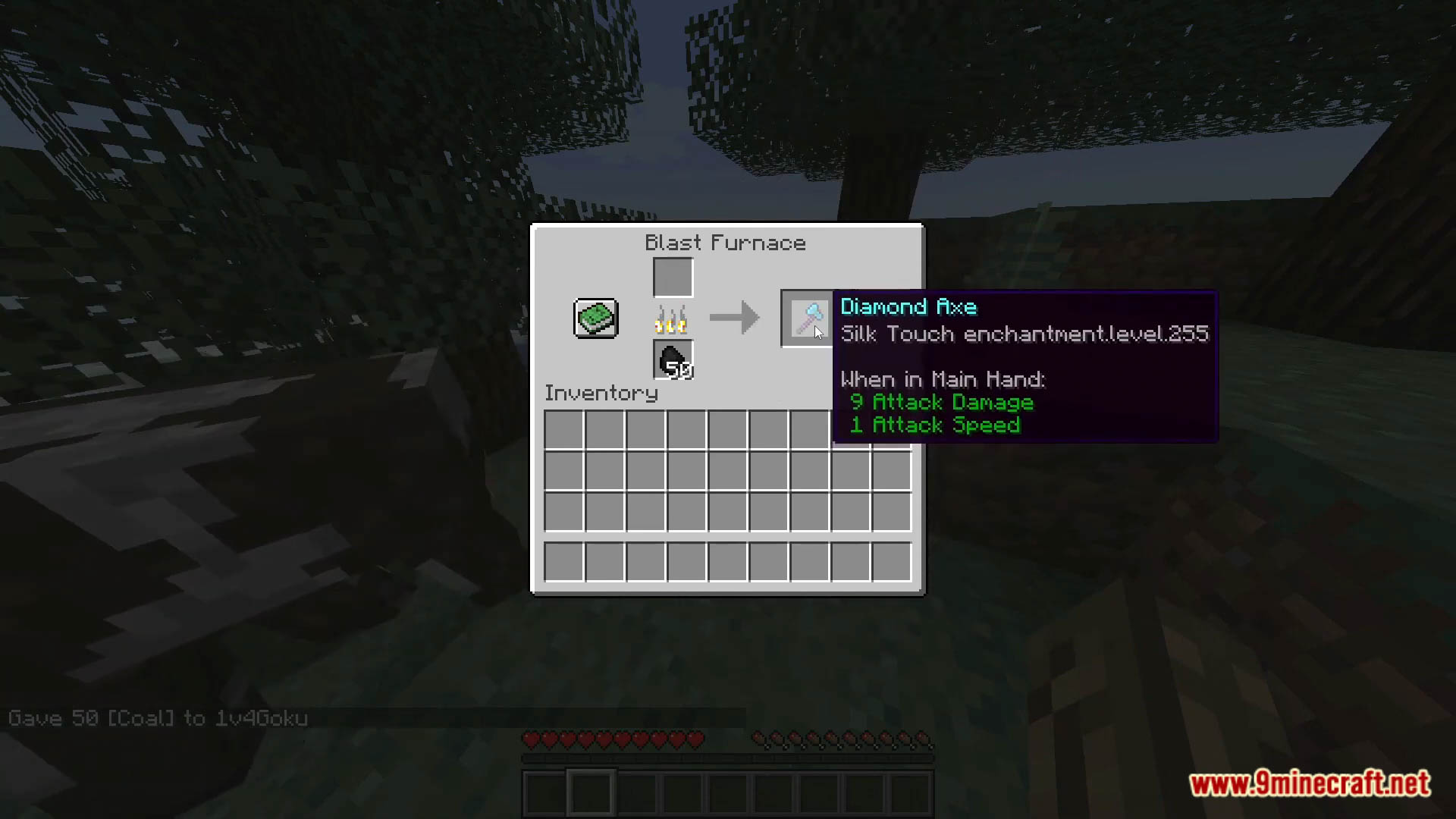This screenshot has height=819, width=1456.
Task: Click the Inventory label
Action: tap(601, 392)
